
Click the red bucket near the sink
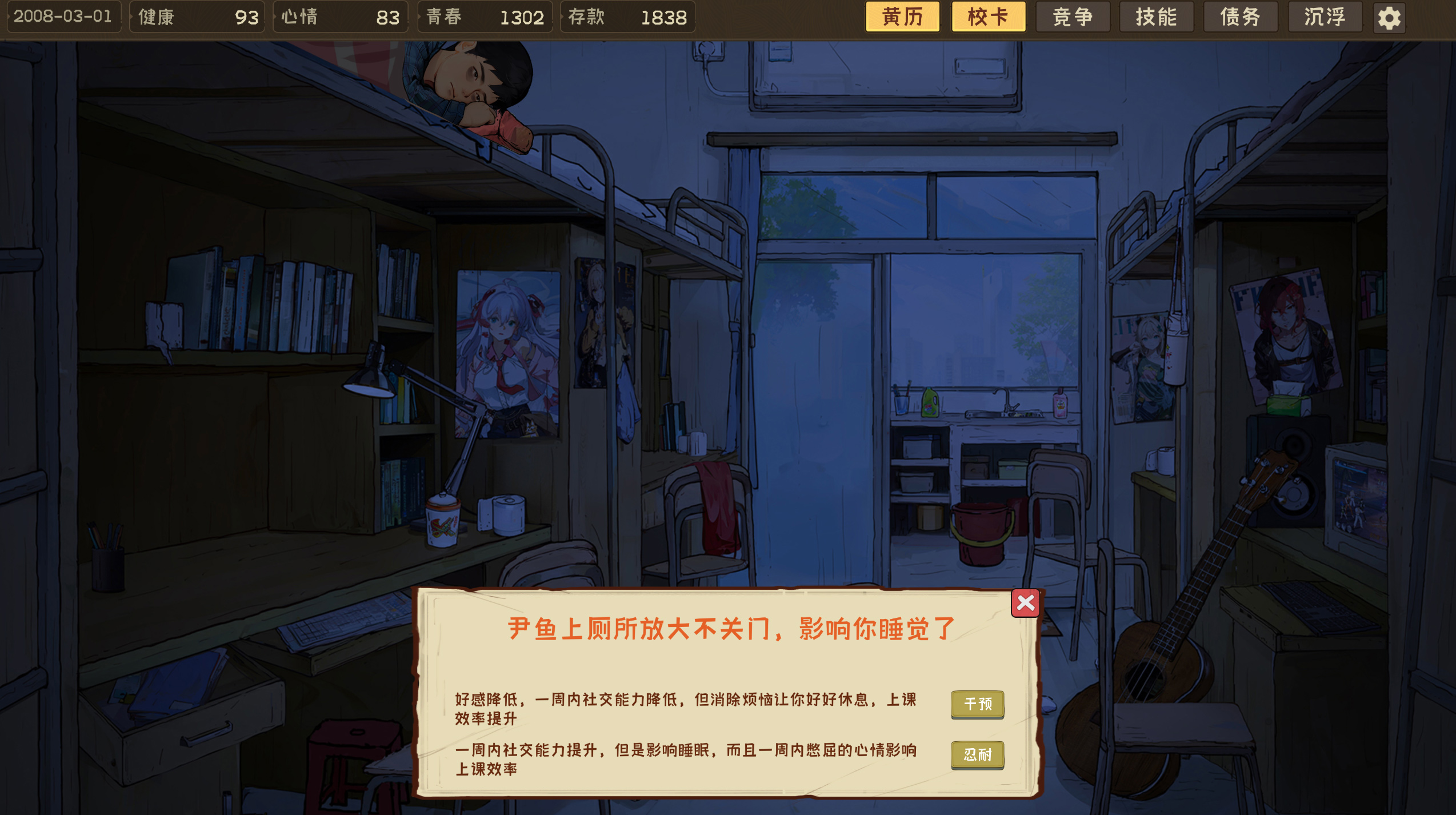(x=983, y=532)
